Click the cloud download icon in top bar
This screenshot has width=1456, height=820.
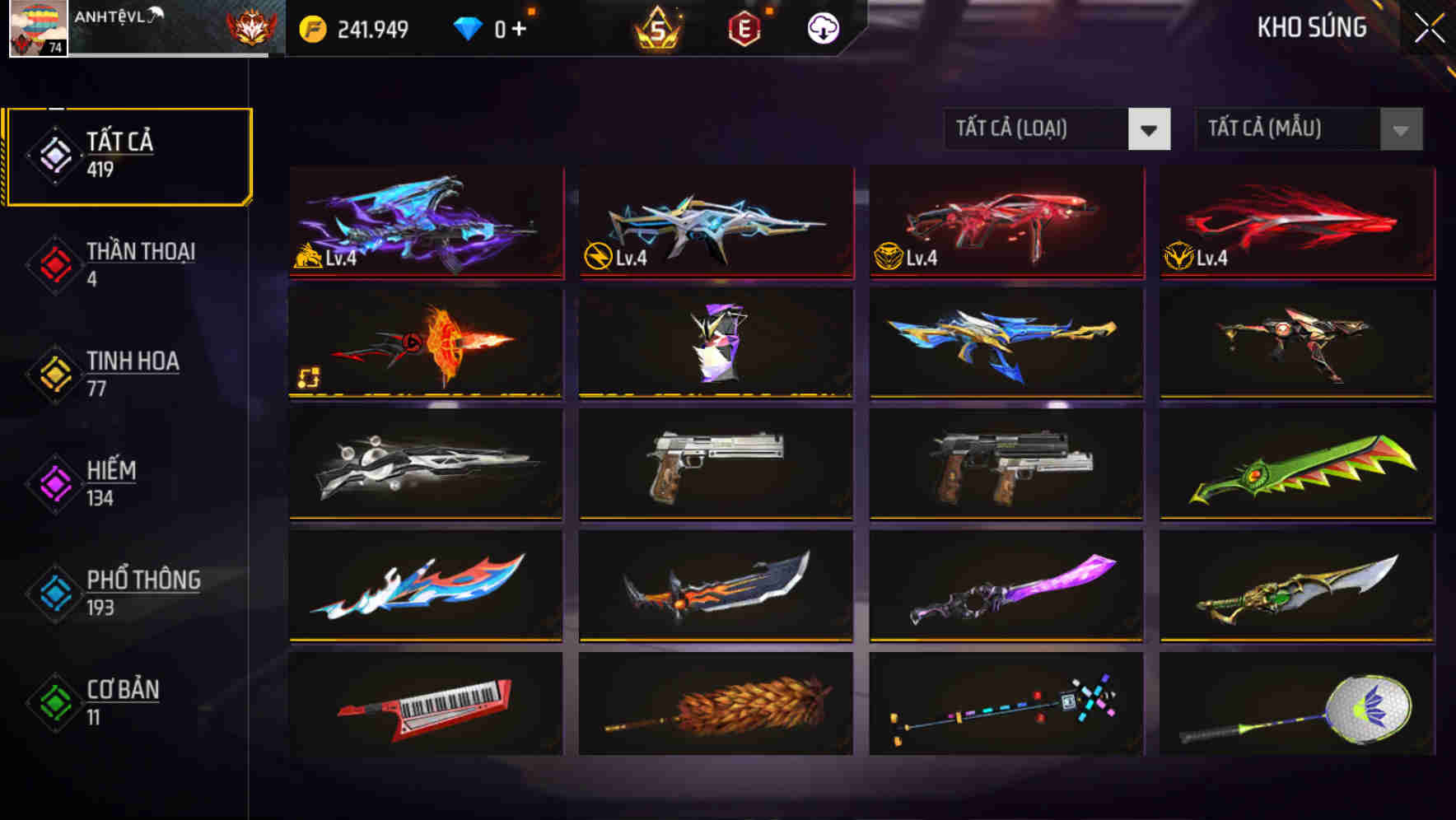(x=822, y=27)
